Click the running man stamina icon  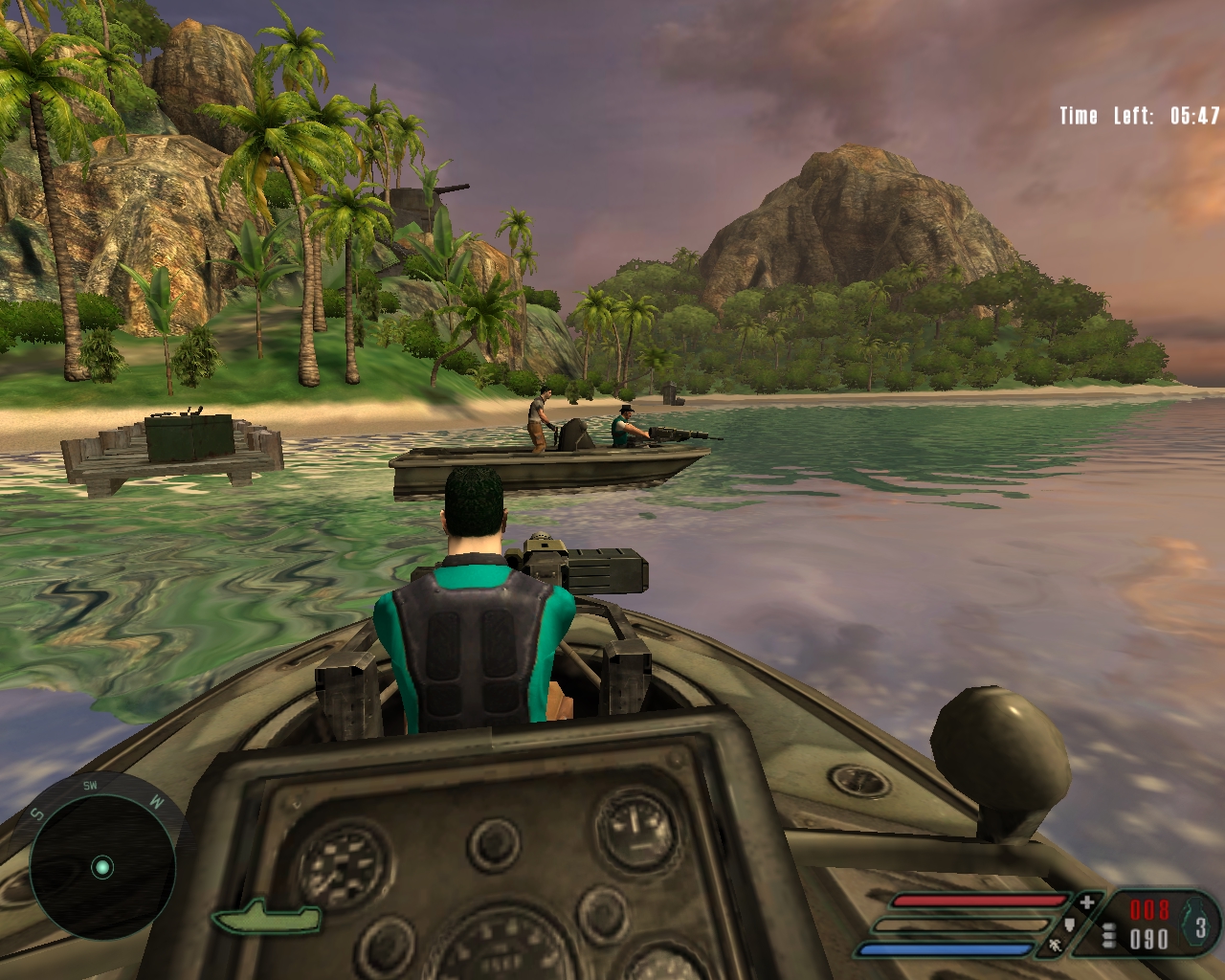click(x=1054, y=947)
